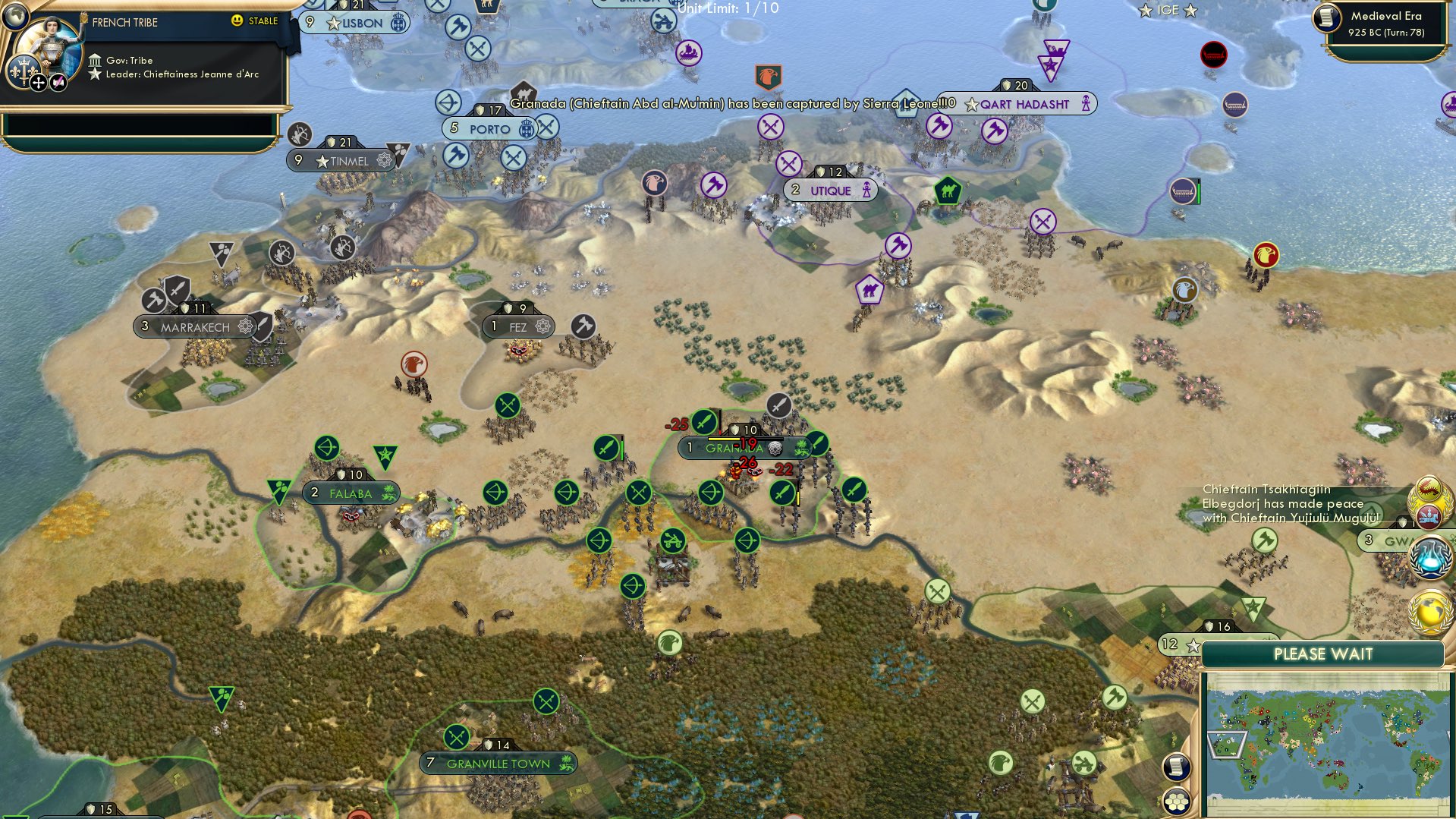The image size is (1456, 819).
Task: Click the PLEASE WAIT banner
Action: (1324, 654)
